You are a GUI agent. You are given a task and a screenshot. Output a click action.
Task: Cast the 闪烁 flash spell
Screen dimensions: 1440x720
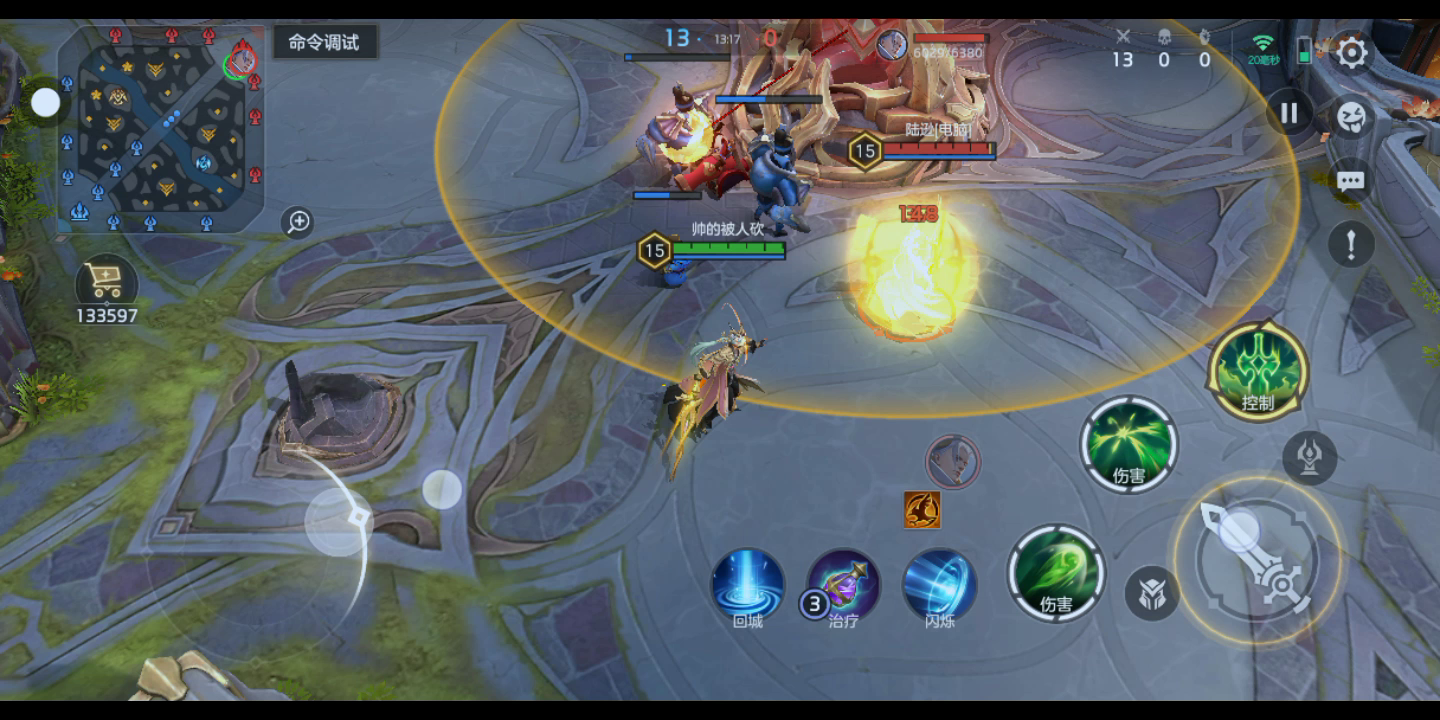pos(940,585)
